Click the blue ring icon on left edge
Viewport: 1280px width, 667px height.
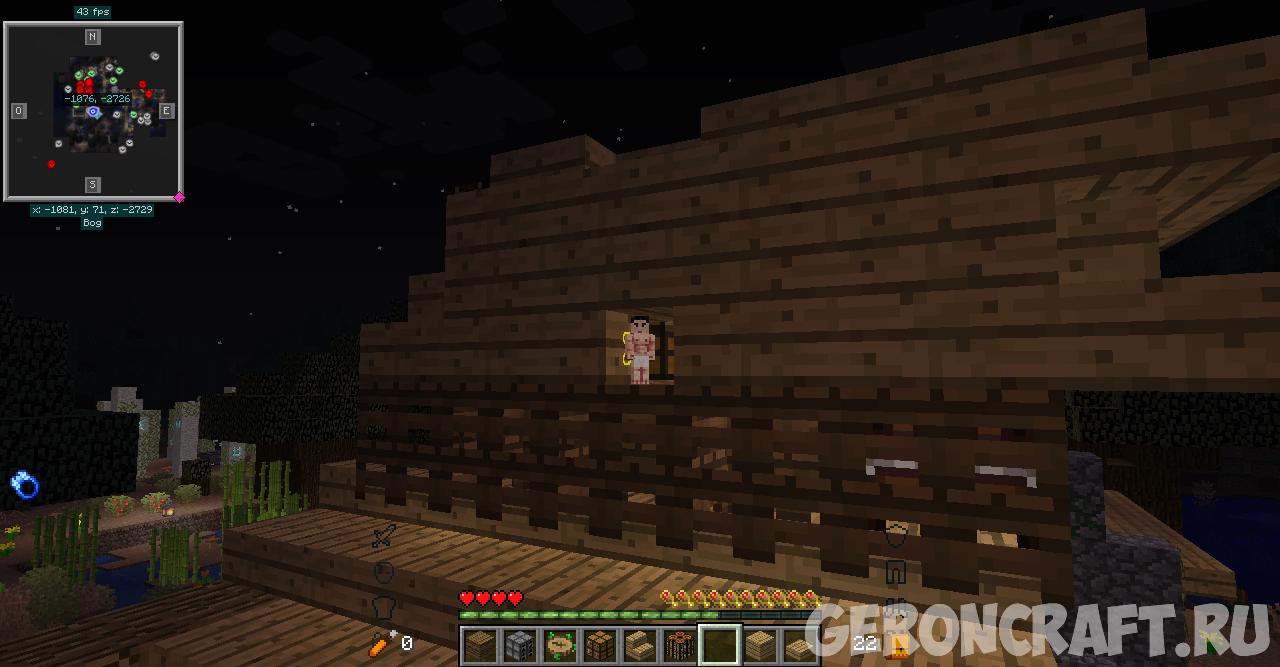[24, 485]
